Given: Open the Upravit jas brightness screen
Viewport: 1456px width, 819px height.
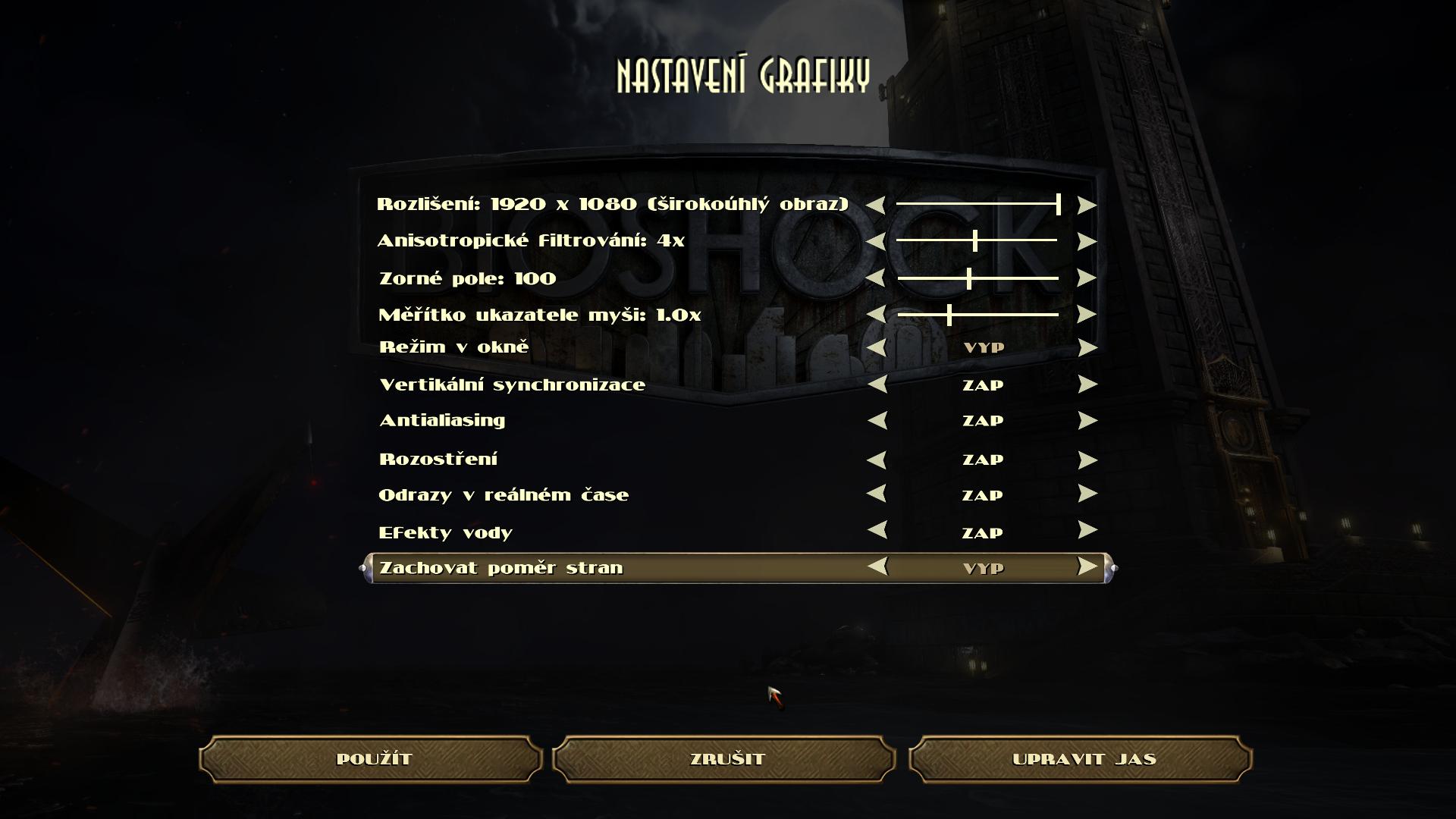Looking at the screenshot, I should point(1082,759).
